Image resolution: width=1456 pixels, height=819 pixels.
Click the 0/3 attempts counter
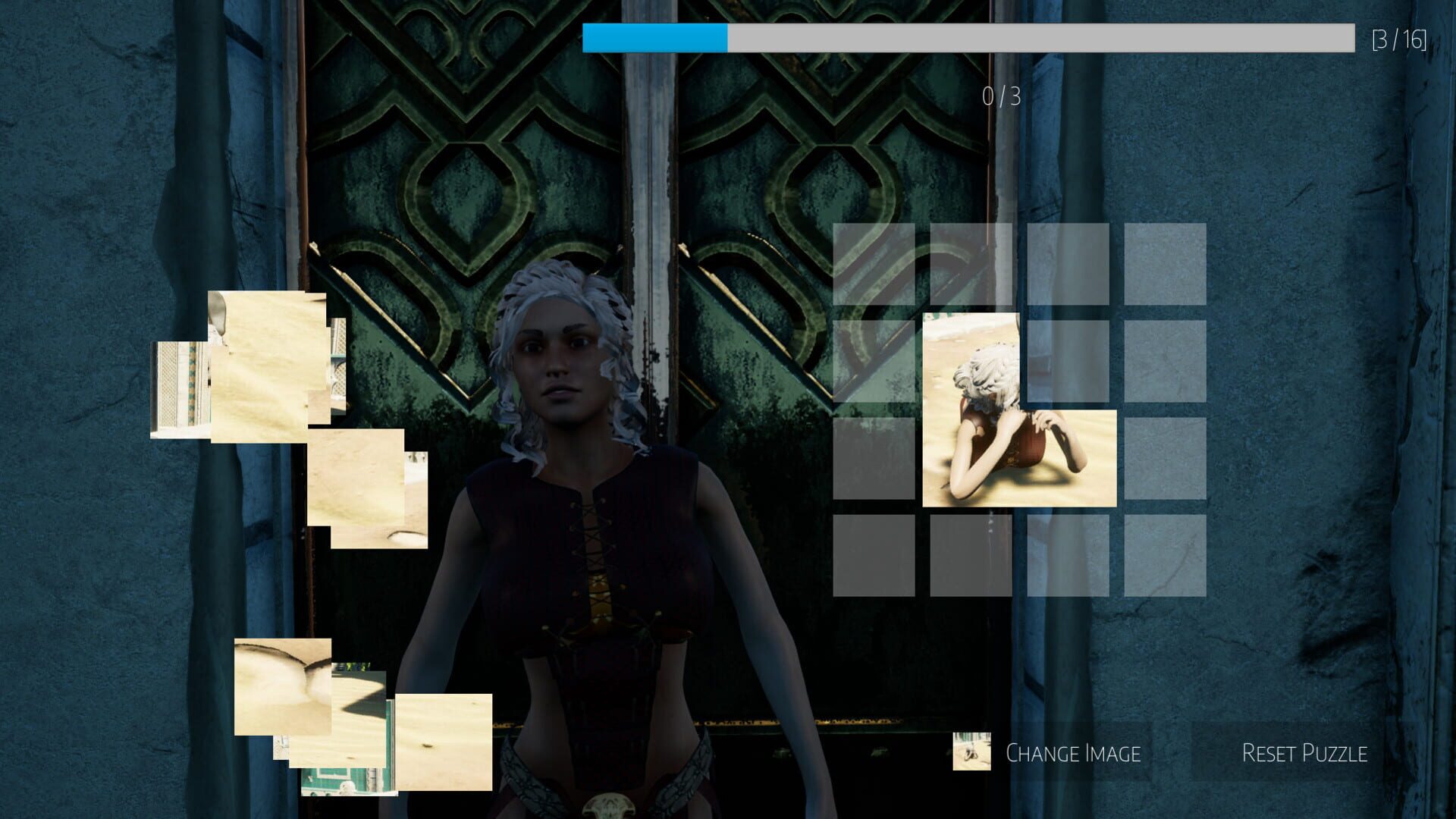pyautogui.click(x=999, y=96)
